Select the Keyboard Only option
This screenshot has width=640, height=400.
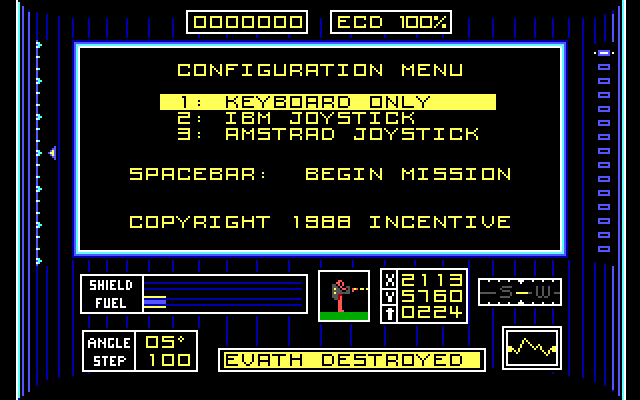[328, 102]
